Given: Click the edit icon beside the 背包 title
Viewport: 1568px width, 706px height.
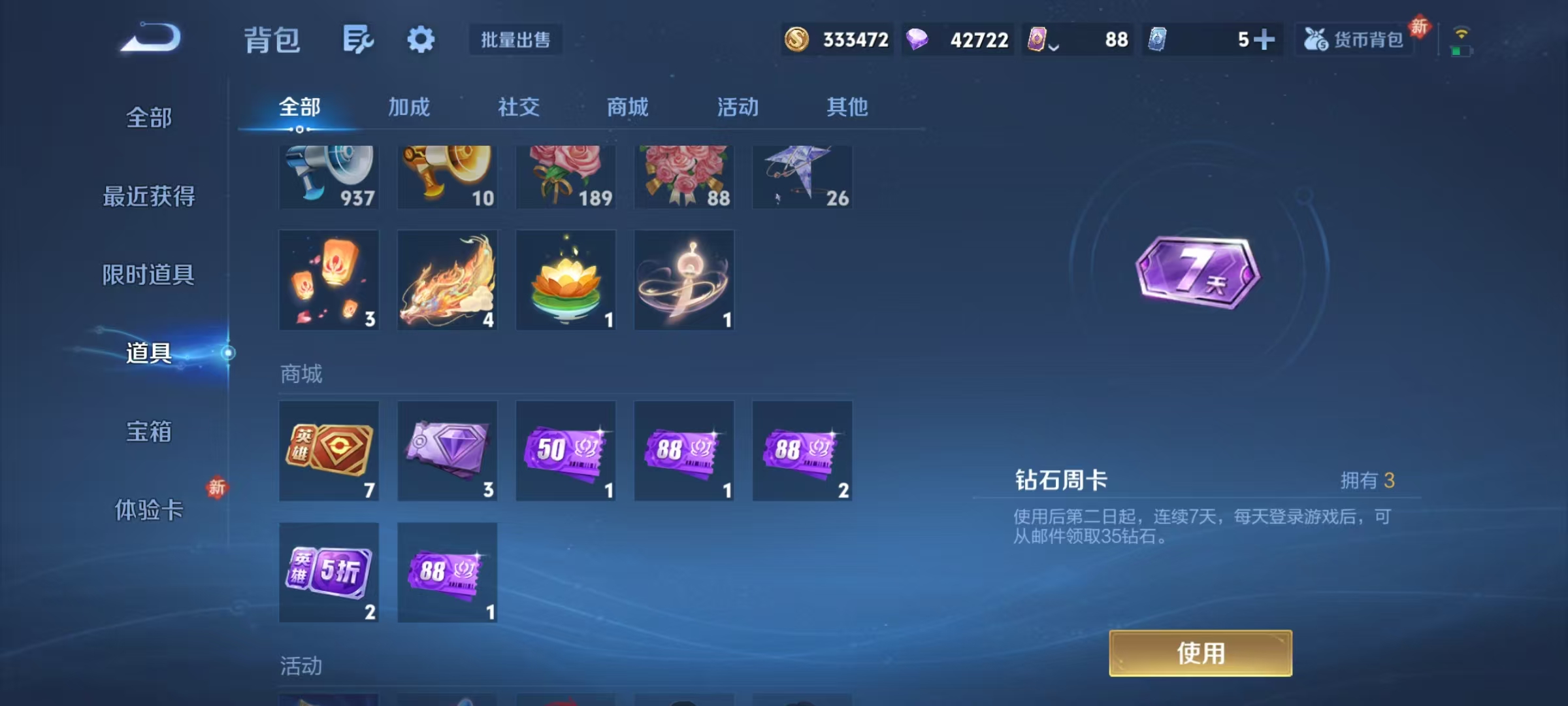Looking at the screenshot, I should 358,39.
